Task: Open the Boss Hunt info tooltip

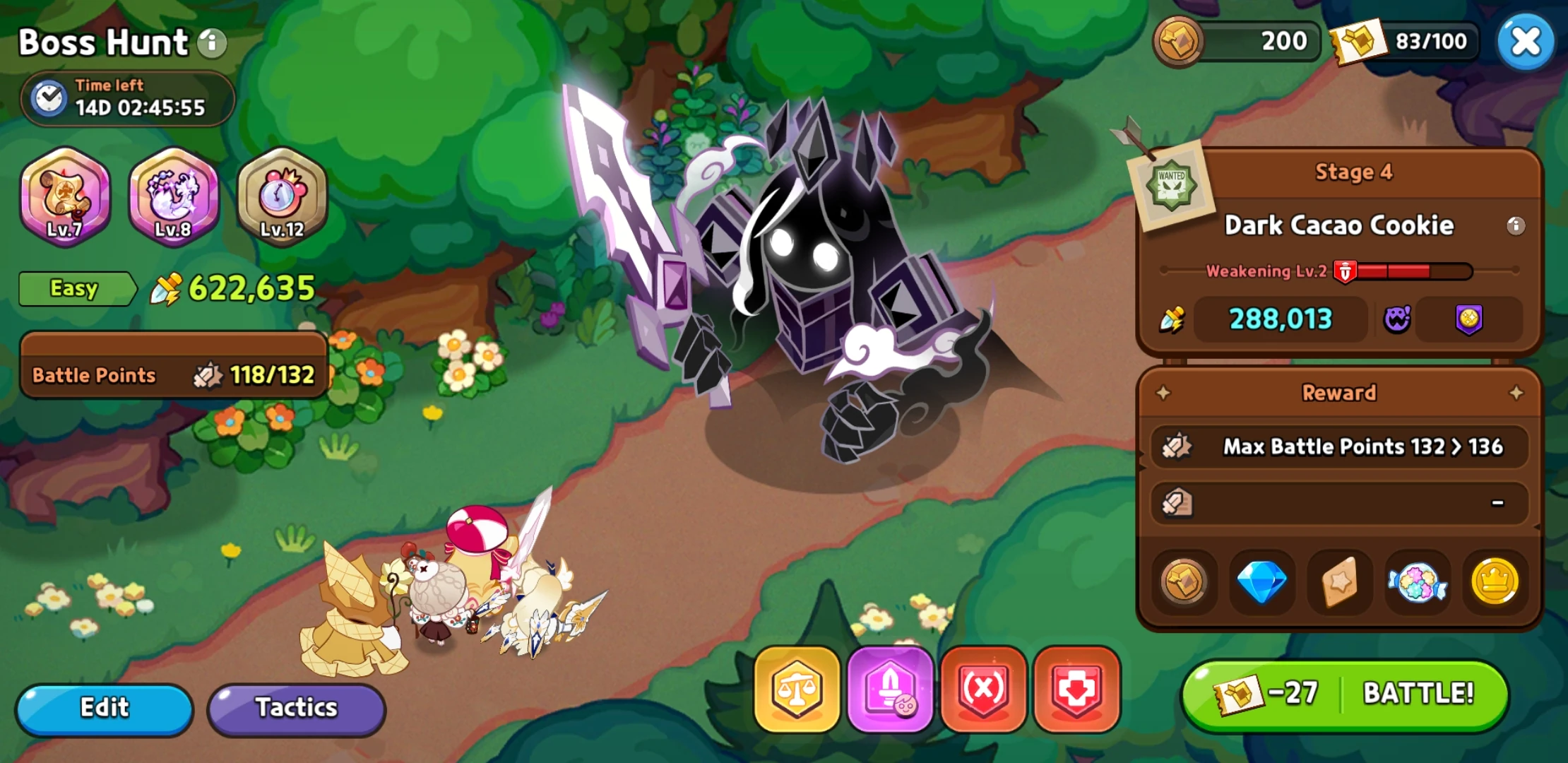Action: tap(211, 42)
